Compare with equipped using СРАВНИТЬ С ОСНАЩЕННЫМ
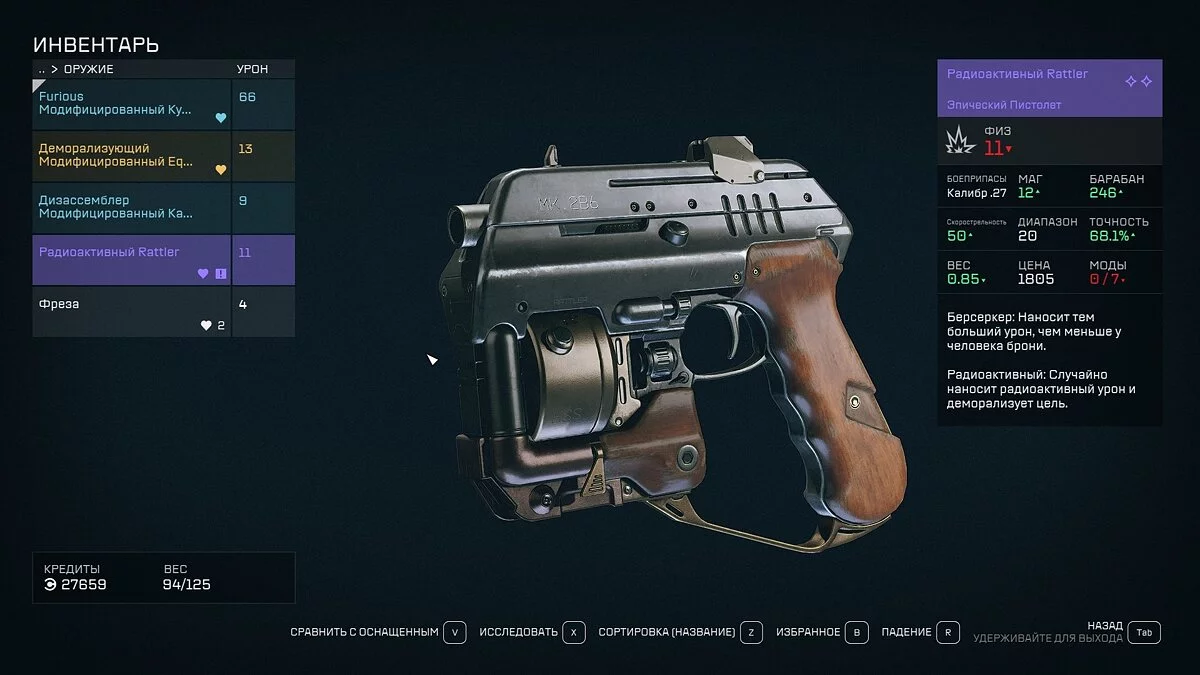1200x675 pixels. pos(378,633)
